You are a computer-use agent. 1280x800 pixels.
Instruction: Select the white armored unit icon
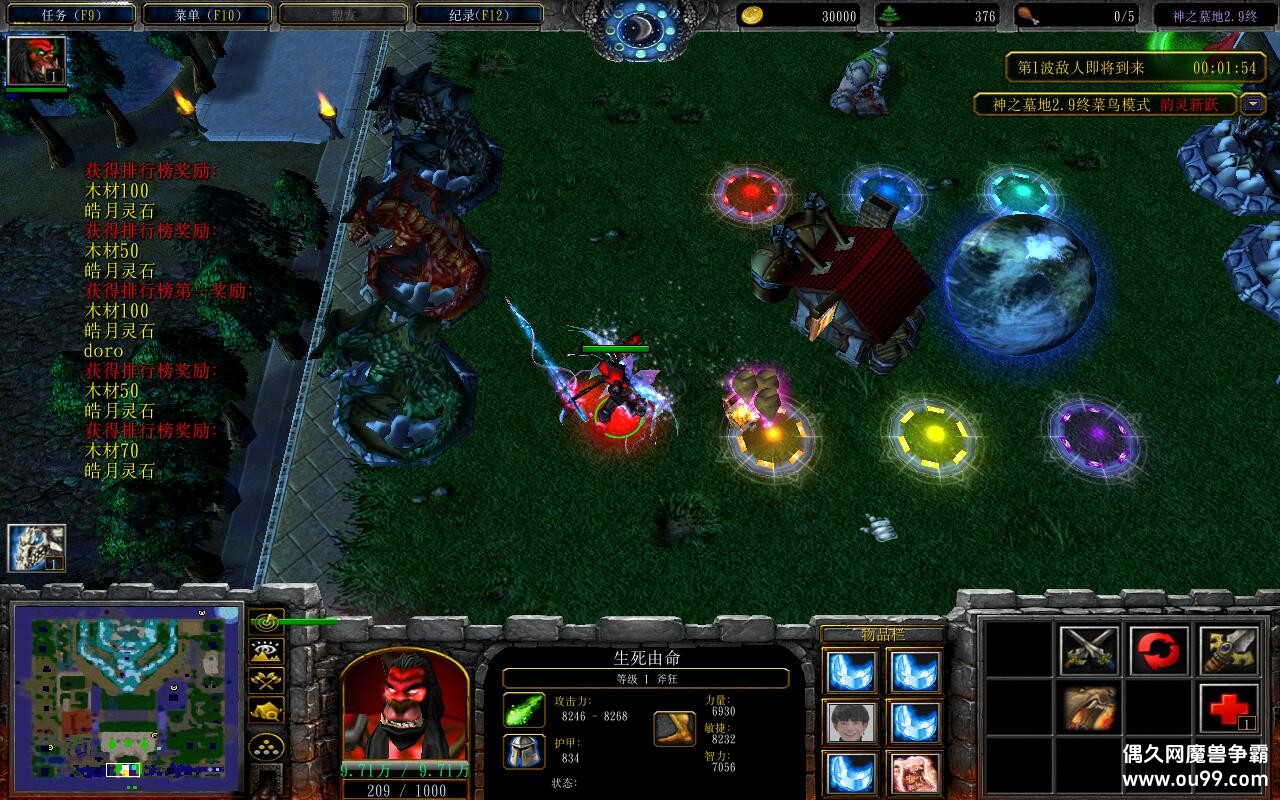[x=37, y=549]
